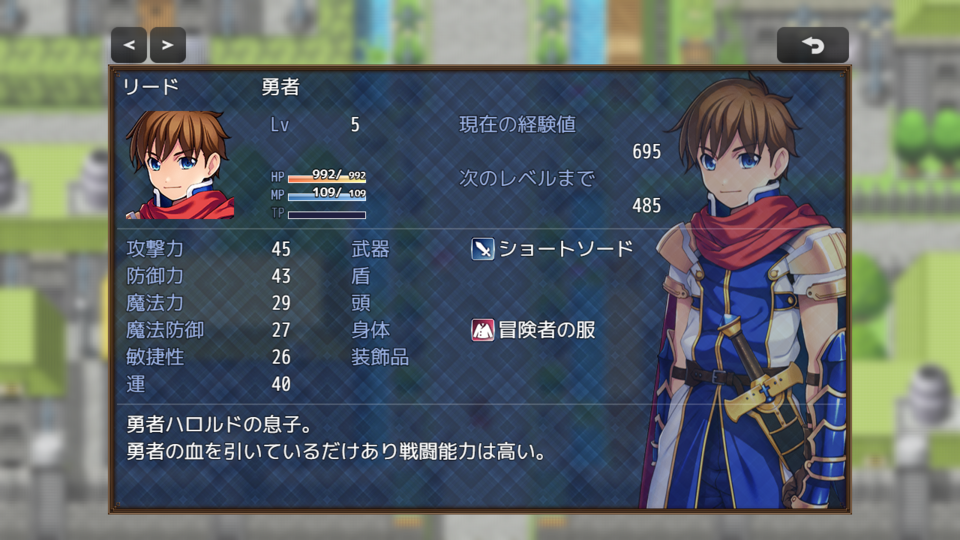Click the return arrow back button

click(812, 45)
